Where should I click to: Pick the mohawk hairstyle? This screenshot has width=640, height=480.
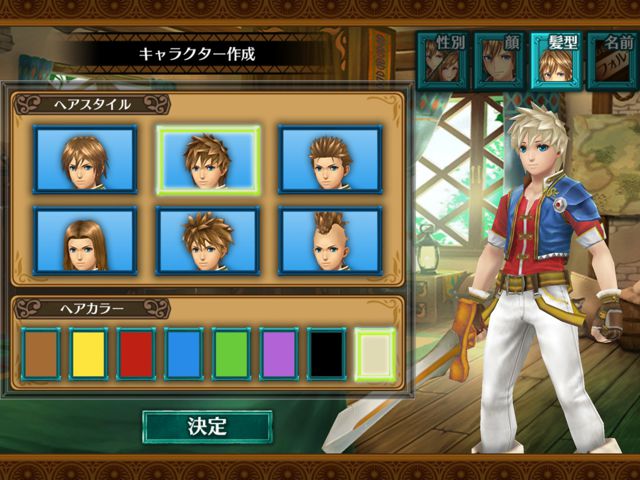[x=330, y=240]
